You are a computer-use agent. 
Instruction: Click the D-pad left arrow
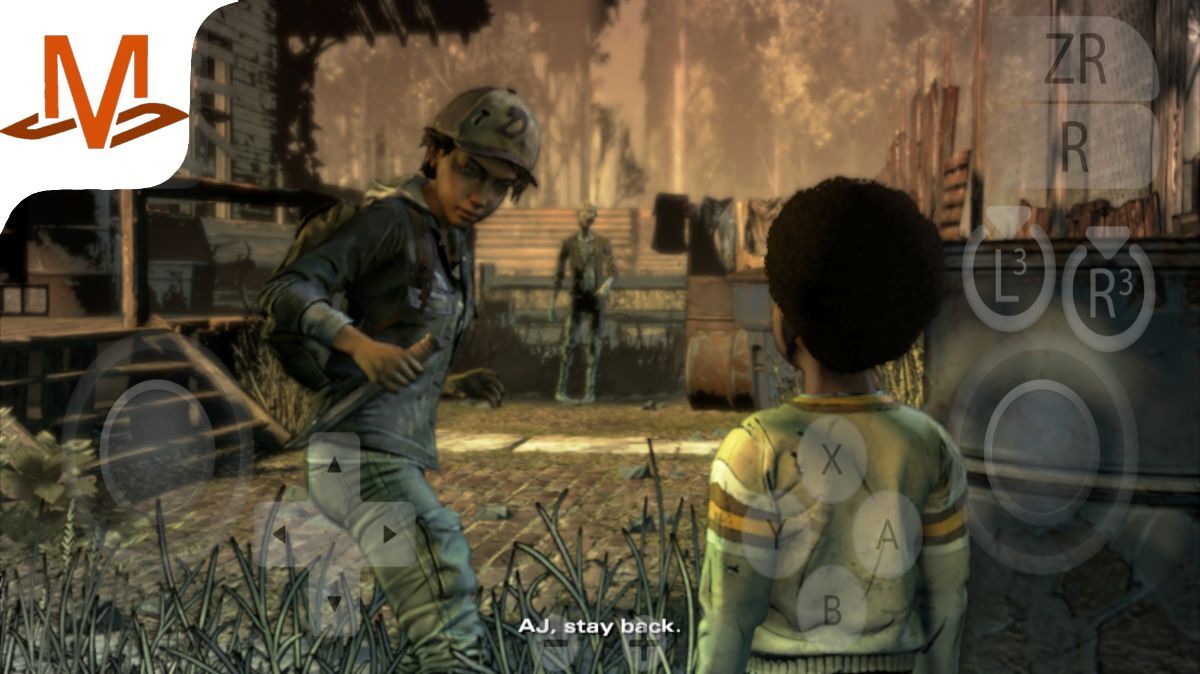[x=280, y=534]
